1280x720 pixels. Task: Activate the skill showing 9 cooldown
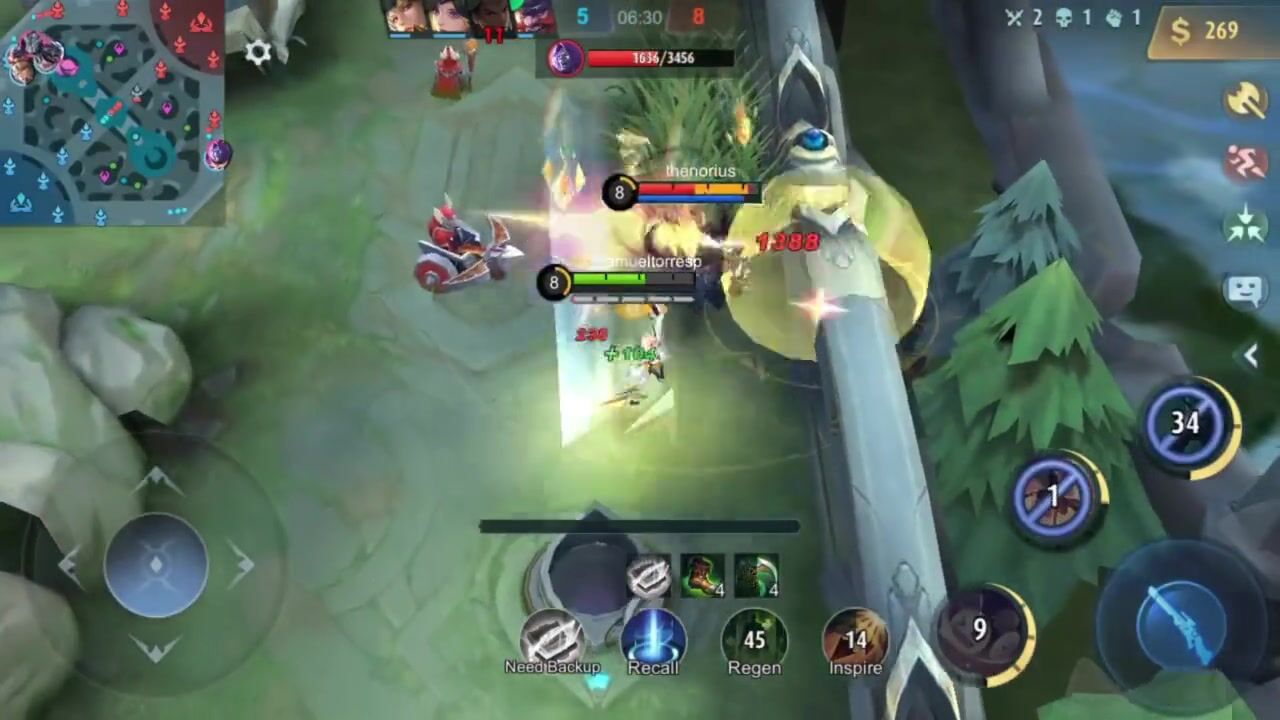coord(982,629)
